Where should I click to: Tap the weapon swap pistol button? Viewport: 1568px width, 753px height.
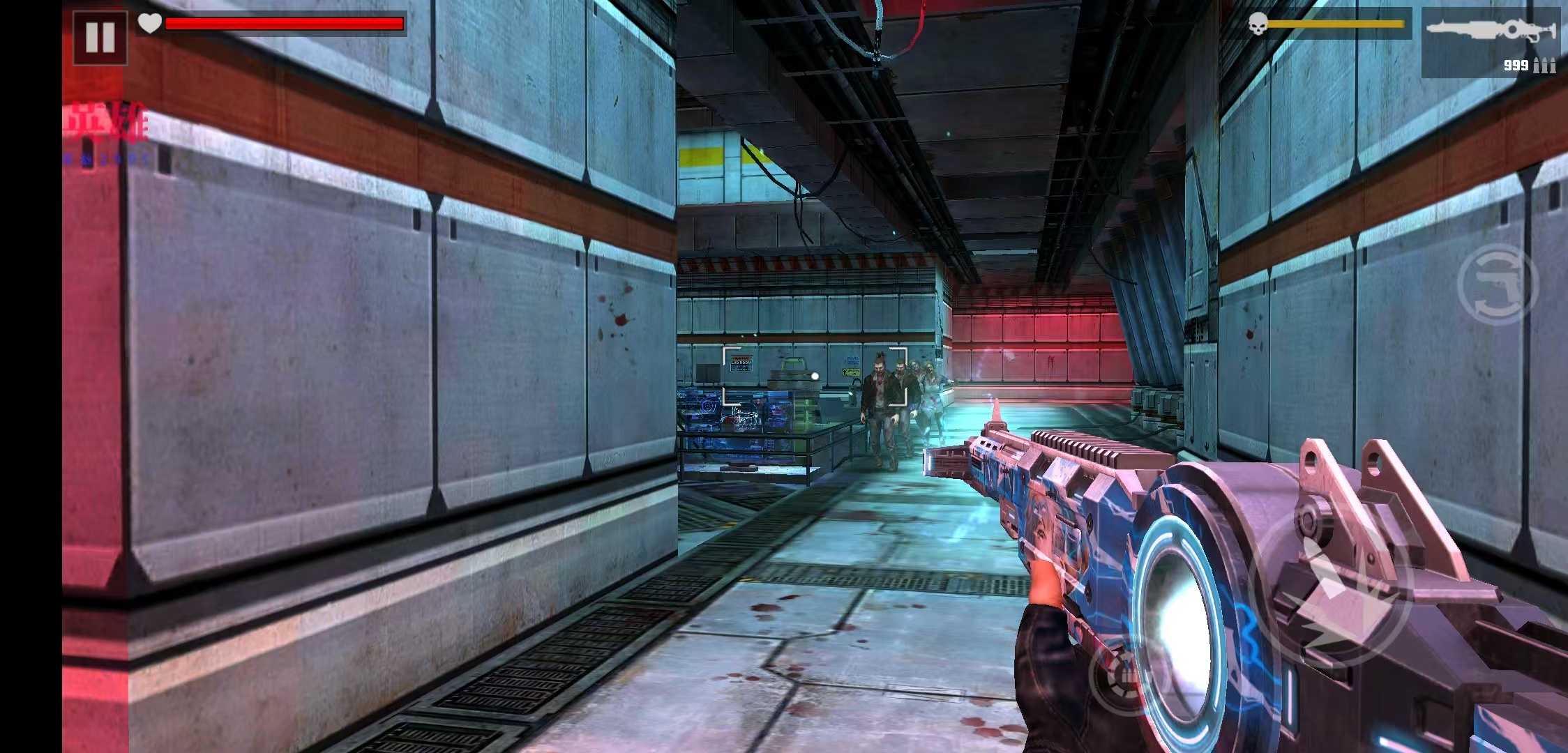[x=1497, y=284]
